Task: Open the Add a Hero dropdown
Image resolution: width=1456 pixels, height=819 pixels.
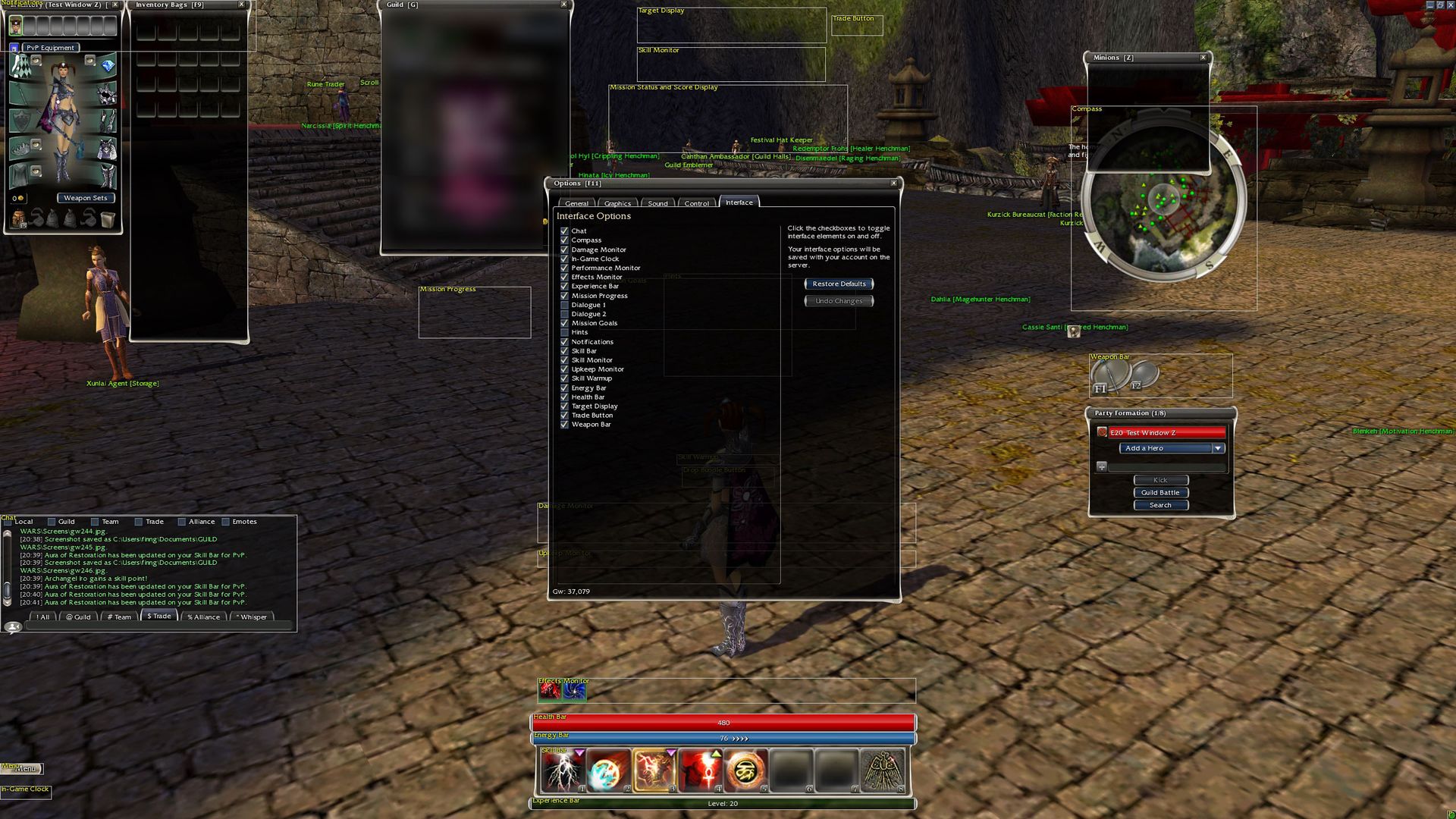Action: (1217, 448)
